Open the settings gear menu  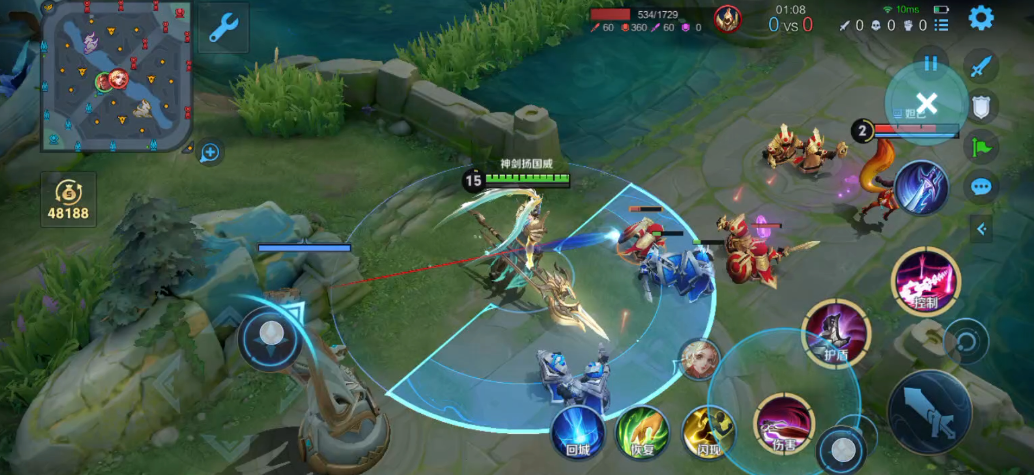tap(981, 17)
